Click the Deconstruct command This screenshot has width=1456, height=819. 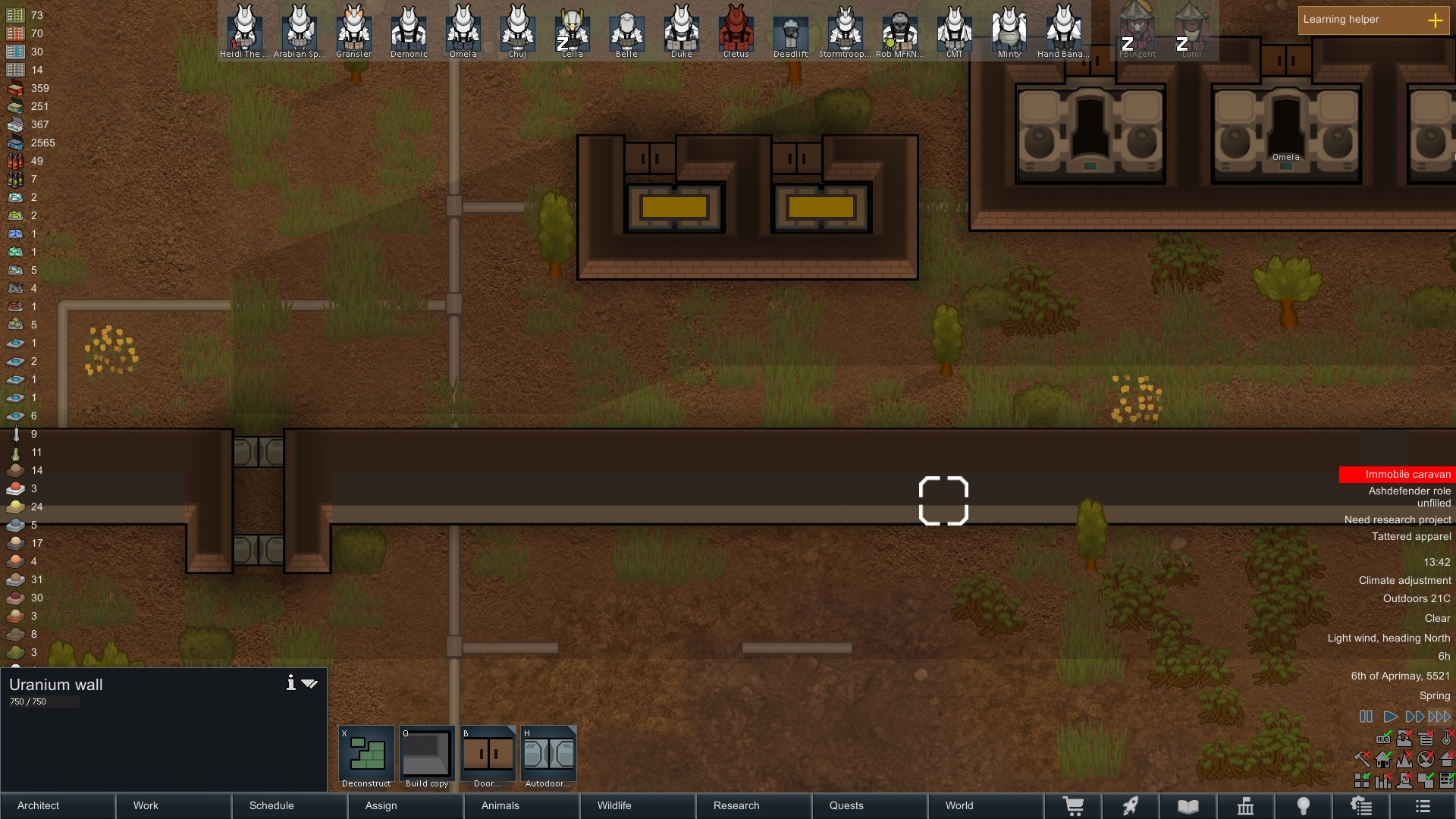coord(366,756)
